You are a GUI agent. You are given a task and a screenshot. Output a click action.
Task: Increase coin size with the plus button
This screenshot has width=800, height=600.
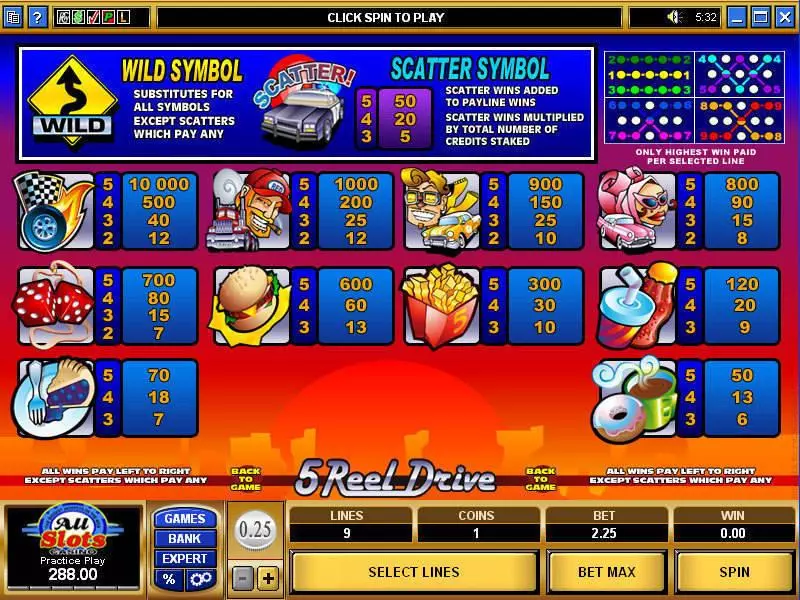tap(267, 578)
